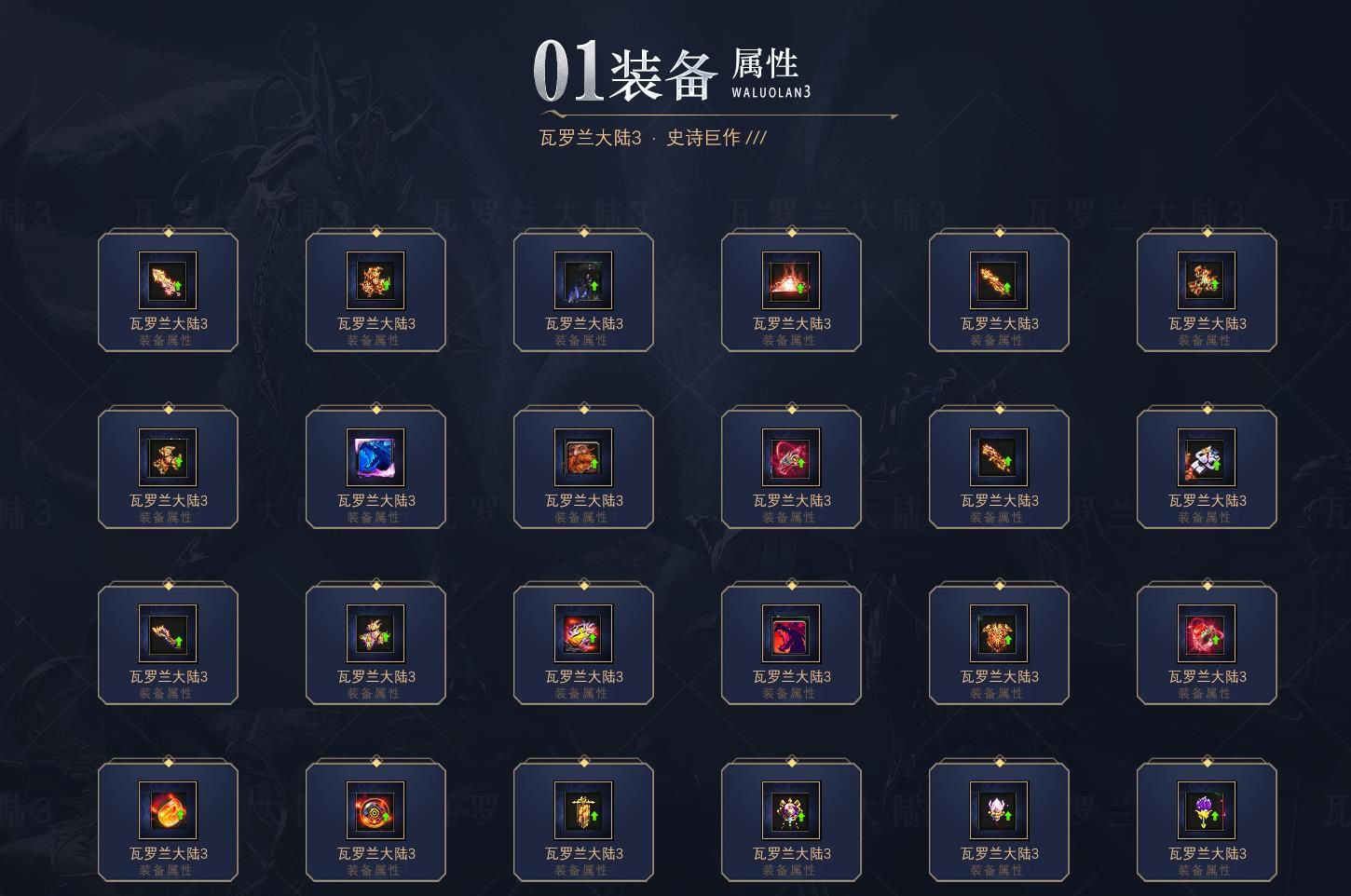
Task: Click the 装备属性 label on the first card
Action: [168, 340]
